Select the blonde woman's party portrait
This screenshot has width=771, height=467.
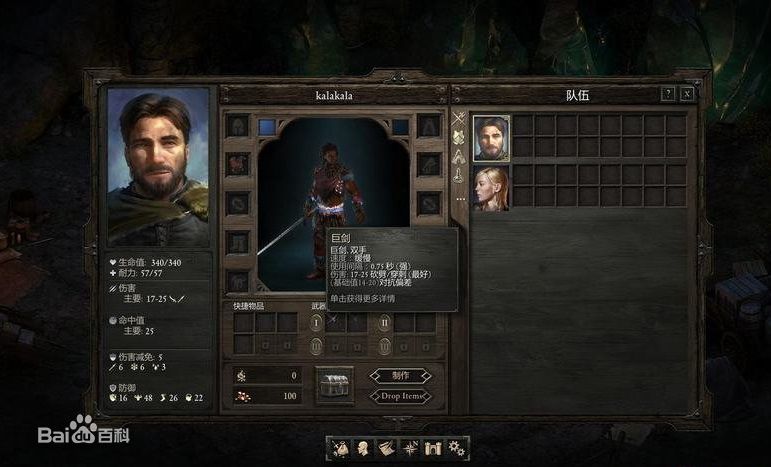(490, 187)
